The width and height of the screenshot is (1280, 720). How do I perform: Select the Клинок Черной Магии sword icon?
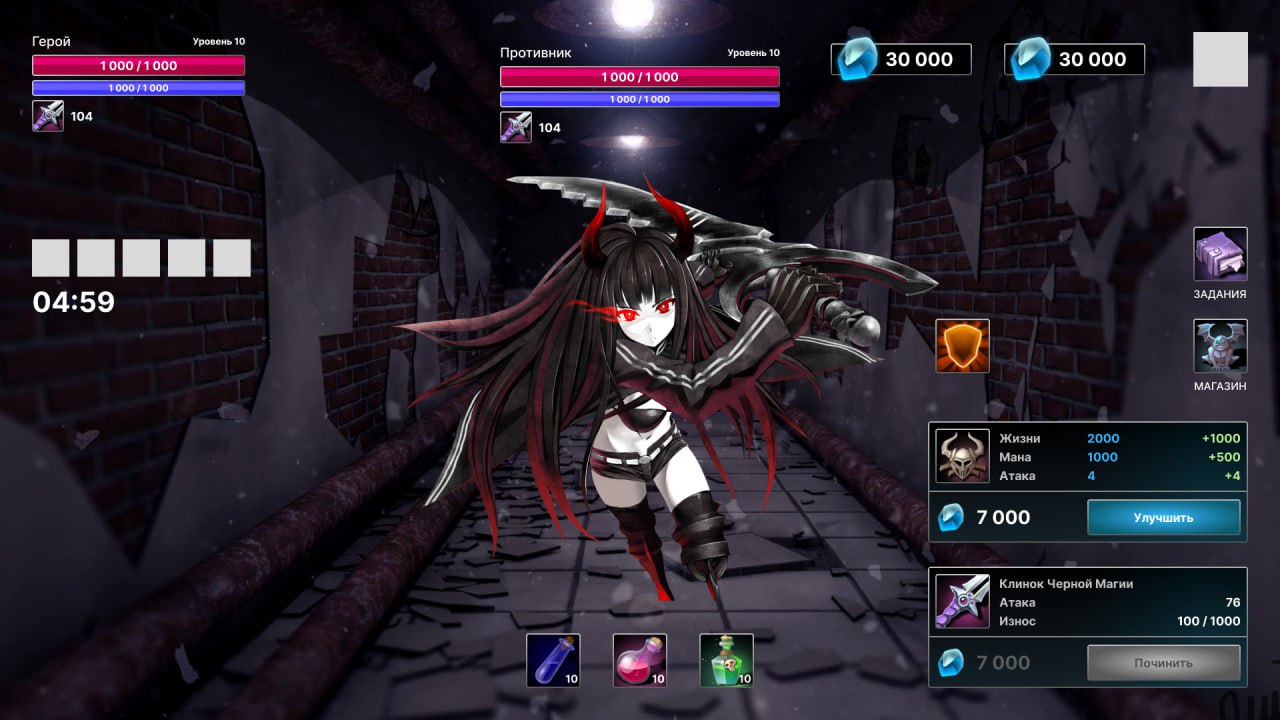coord(962,601)
